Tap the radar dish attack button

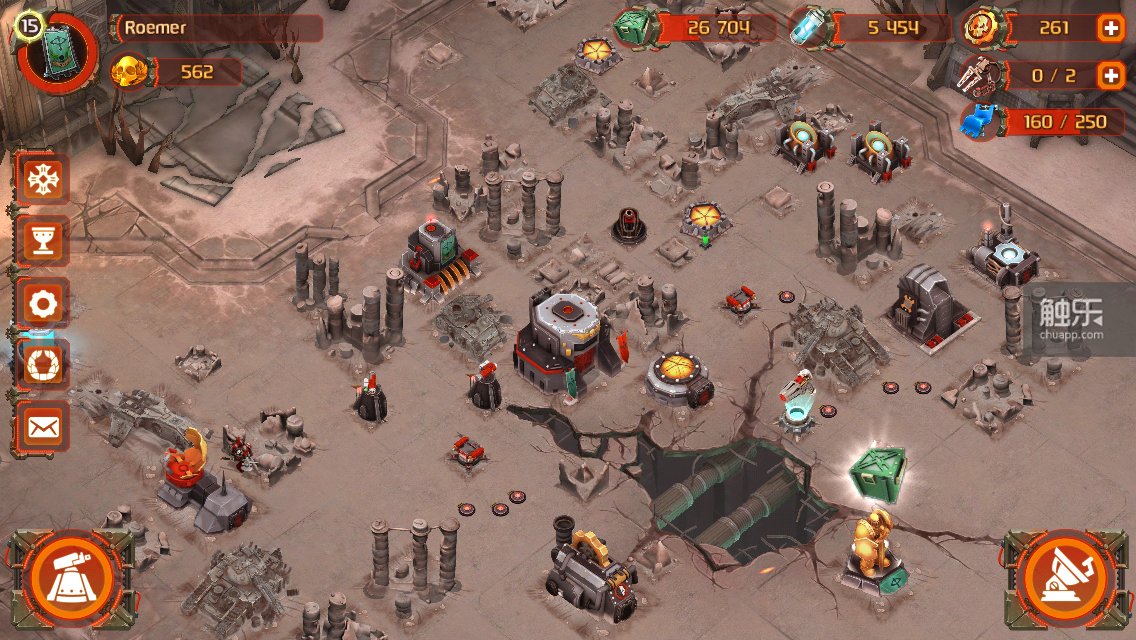[1068, 577]
